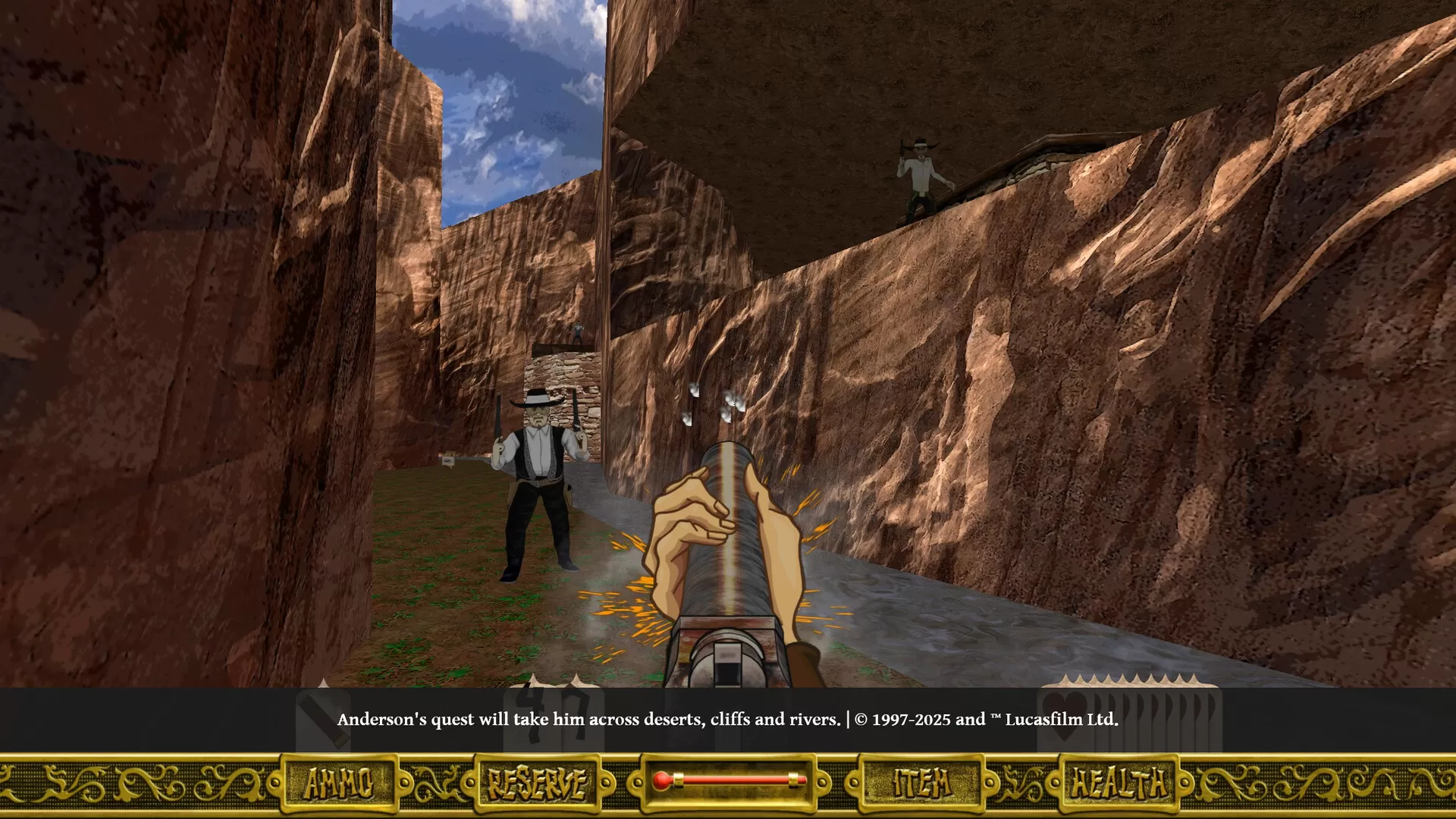Click the HEALTH plate label
Screen dimensions: 1456x819
[1119, 783]
